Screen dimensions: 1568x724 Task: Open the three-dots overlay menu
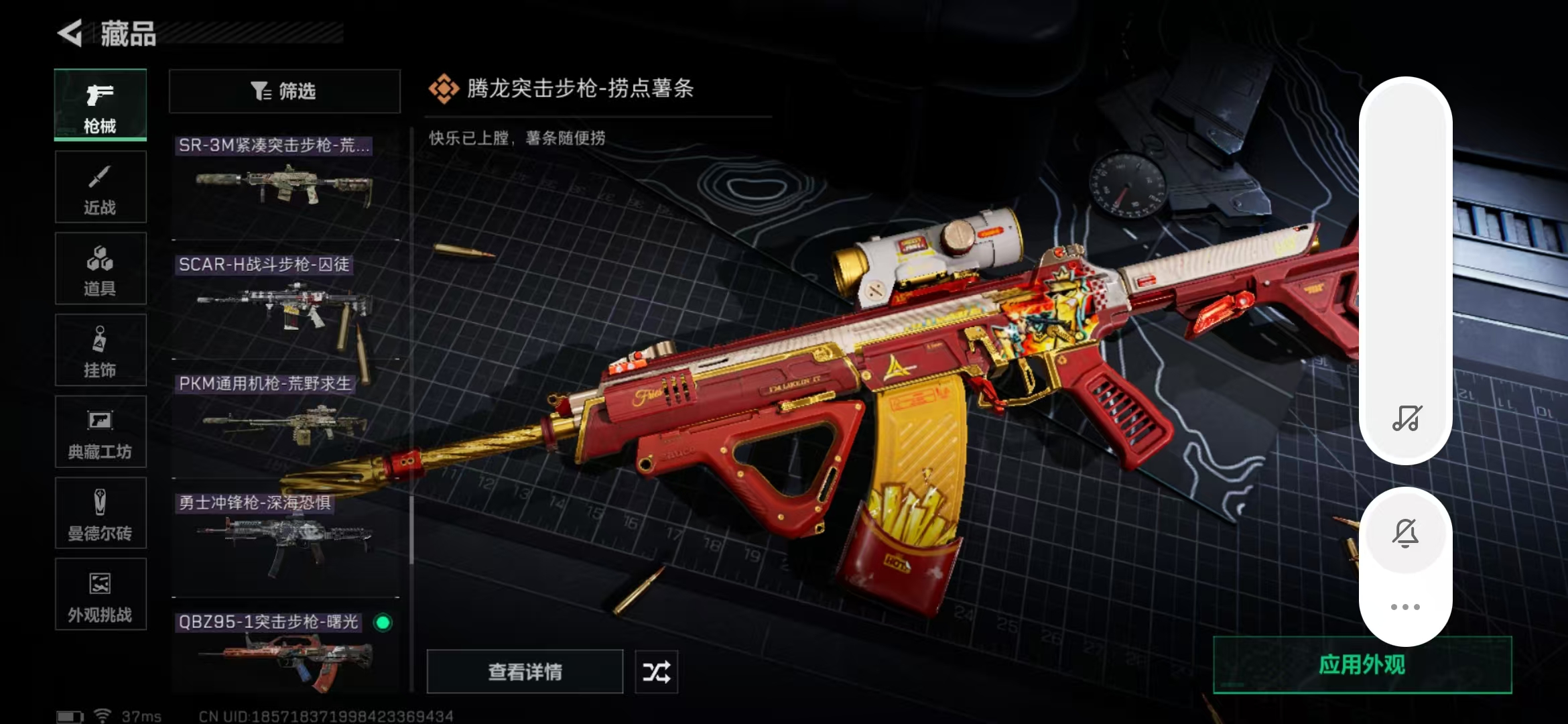point(1405,607)
